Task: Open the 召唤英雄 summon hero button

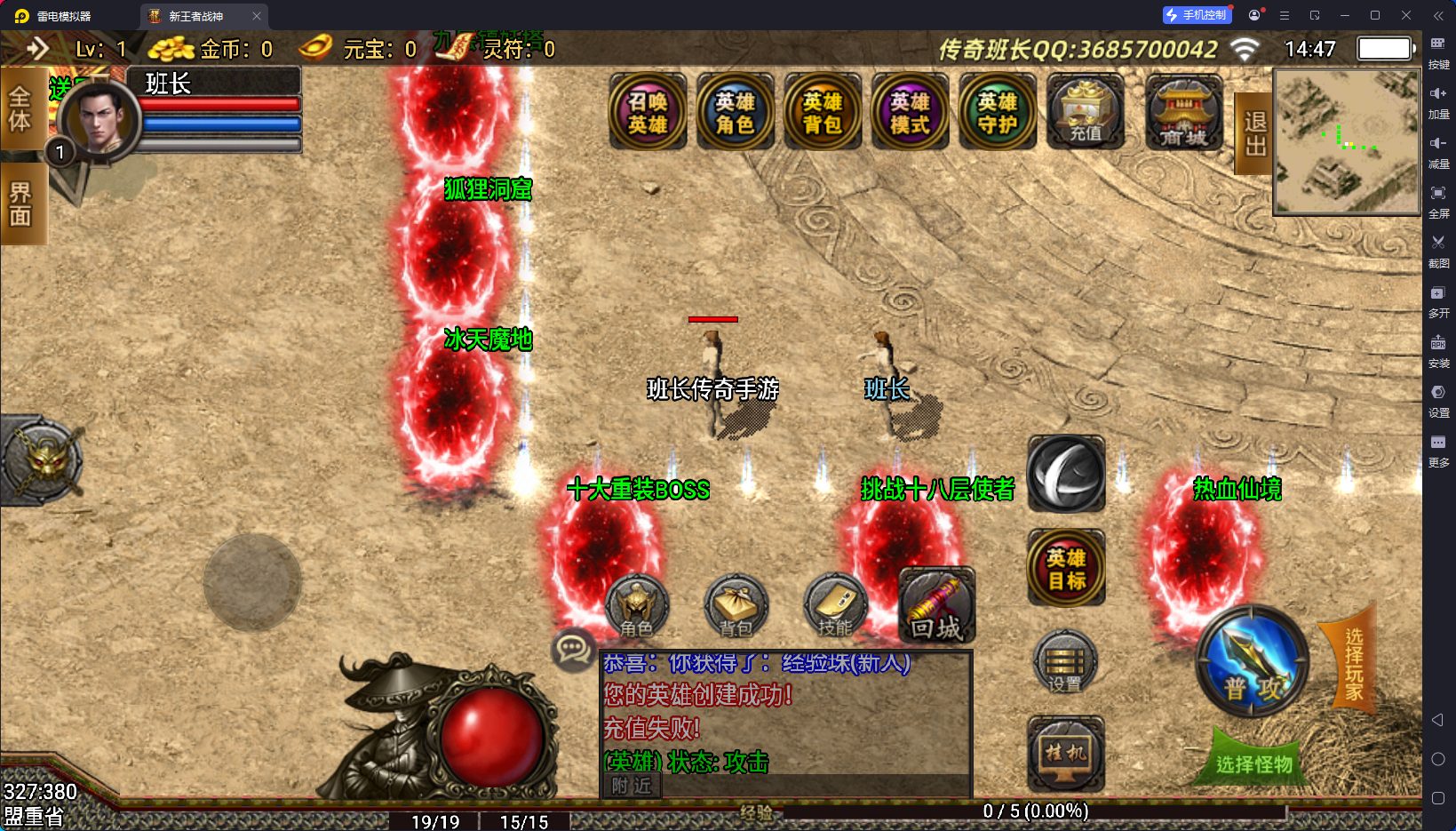Action: 648,113
